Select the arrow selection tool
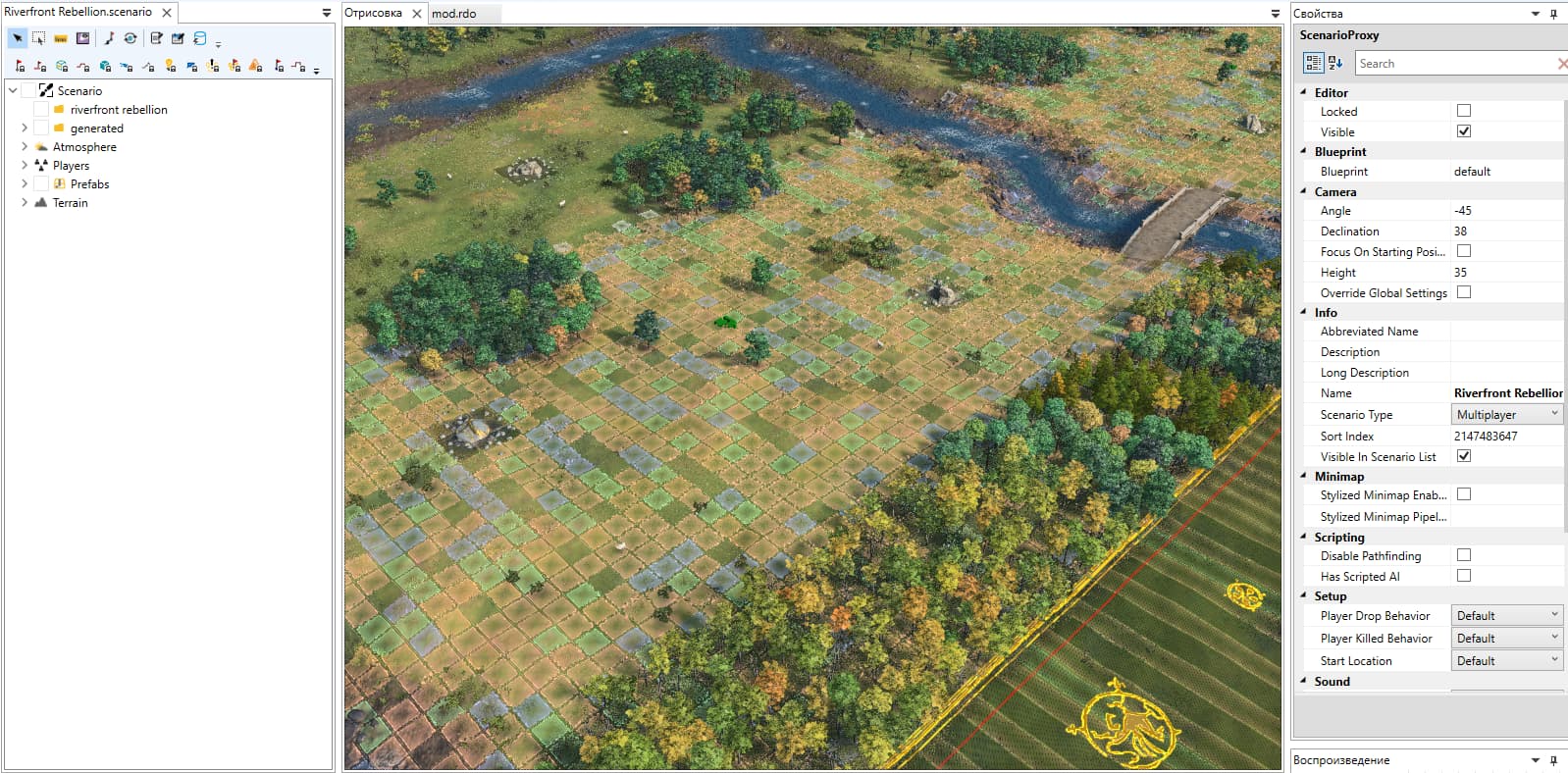 (x=18, y=38)
